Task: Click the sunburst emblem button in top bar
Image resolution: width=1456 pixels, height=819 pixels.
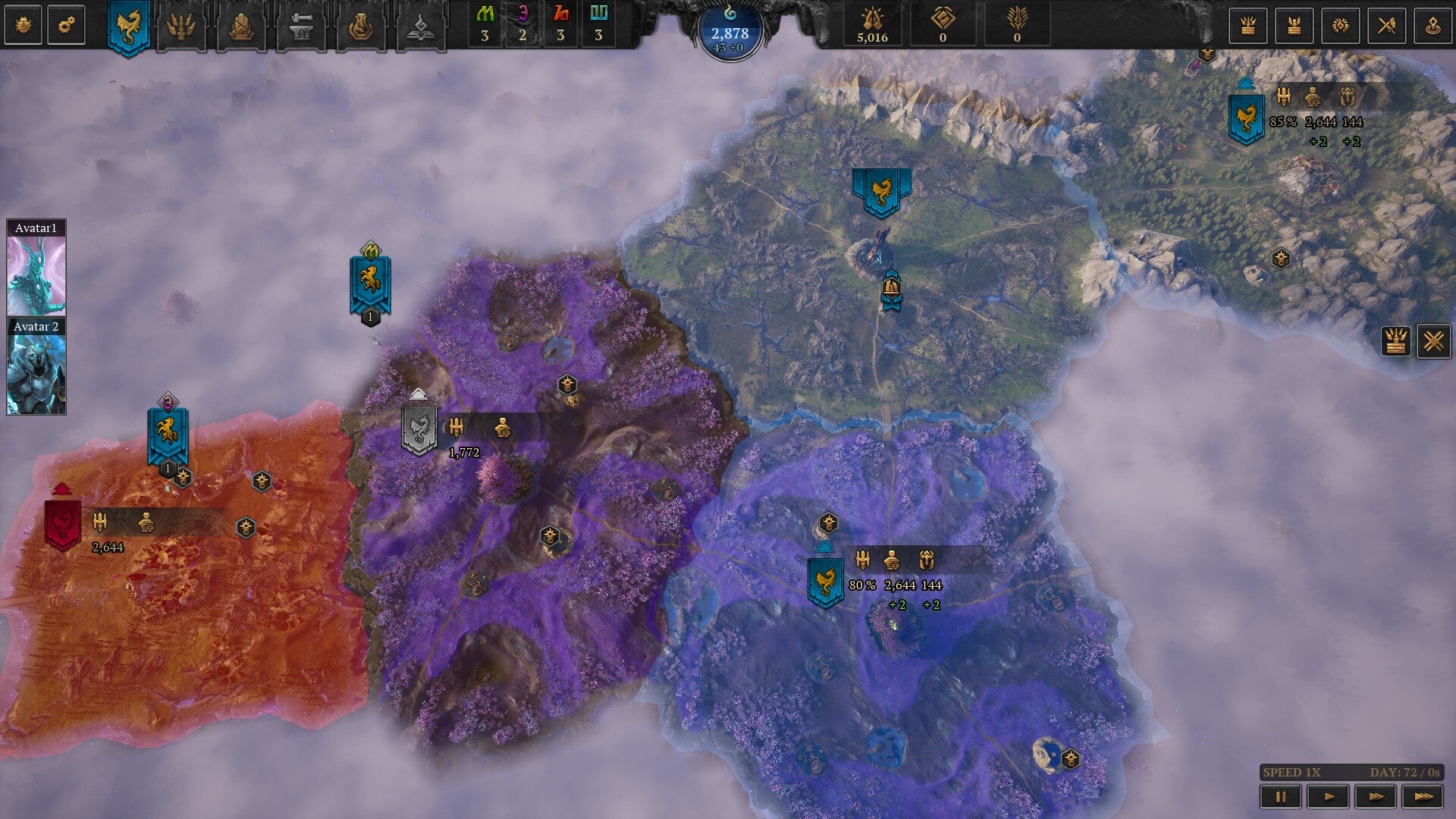Action: point(1340,26)
